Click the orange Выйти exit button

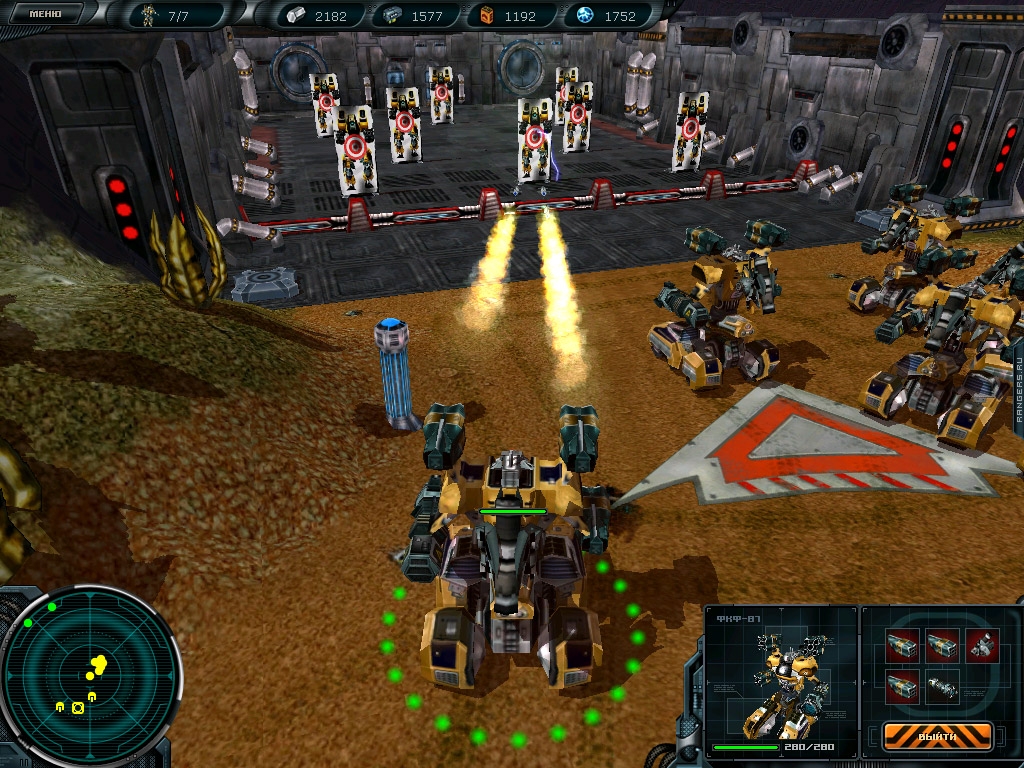tap(937, 736)
